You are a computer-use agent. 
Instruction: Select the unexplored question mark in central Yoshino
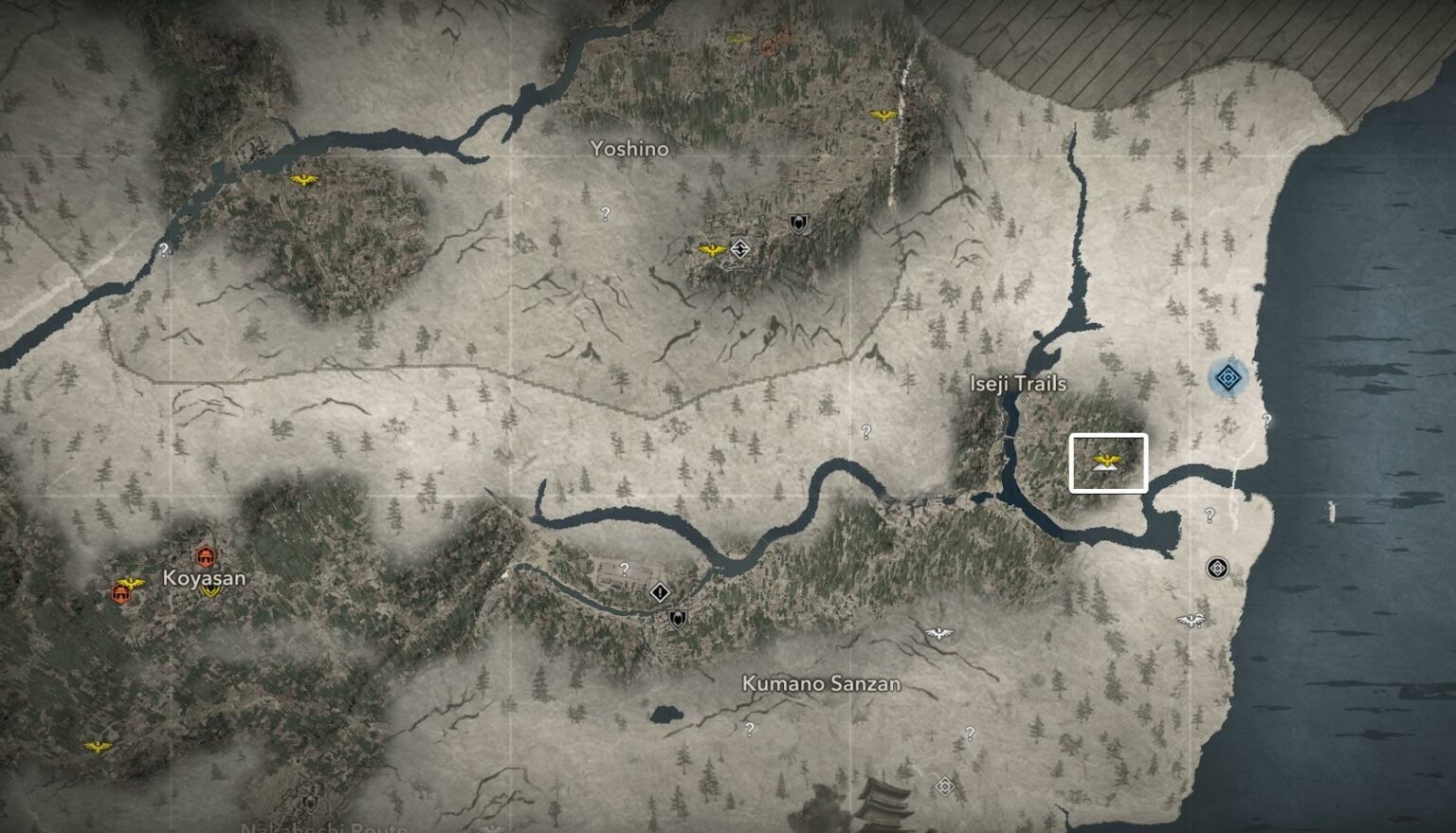click(x=604, y=213)
